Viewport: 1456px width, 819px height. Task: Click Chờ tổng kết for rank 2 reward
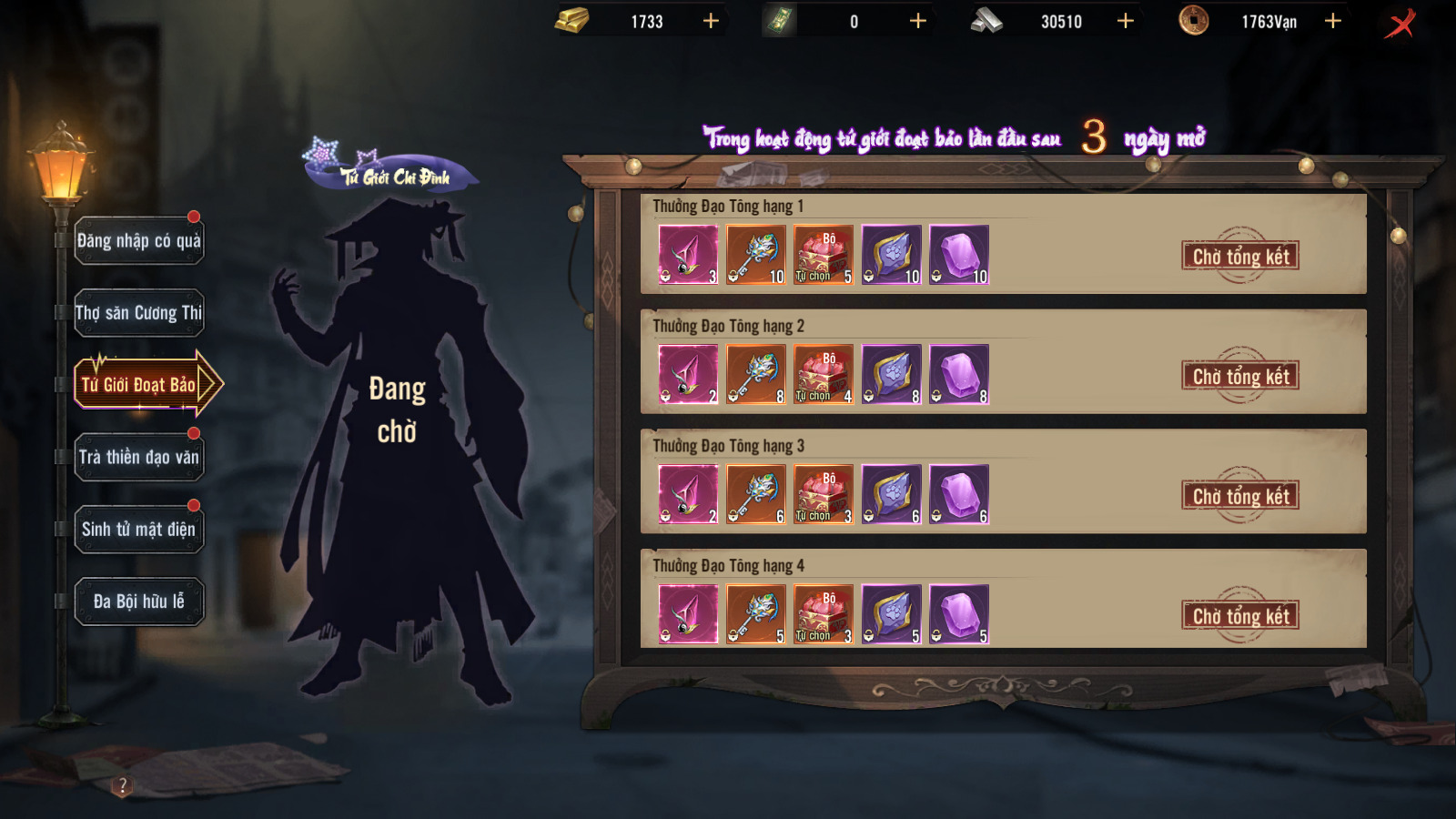(1240, 377)
